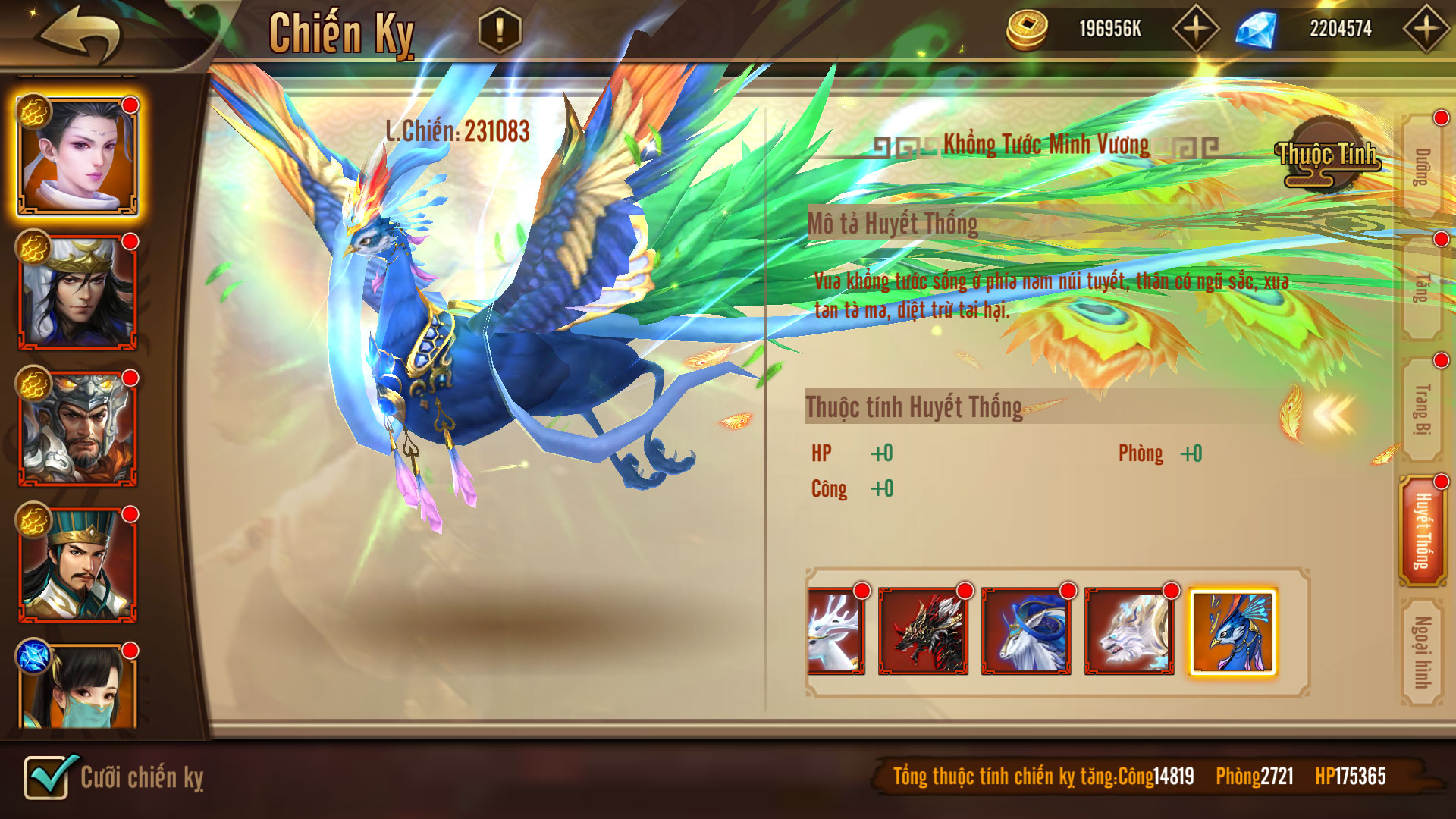Pick the teal-veiled woman hero portrait
Viewport: 1456px width, 819px height.
tap(77, 687)
